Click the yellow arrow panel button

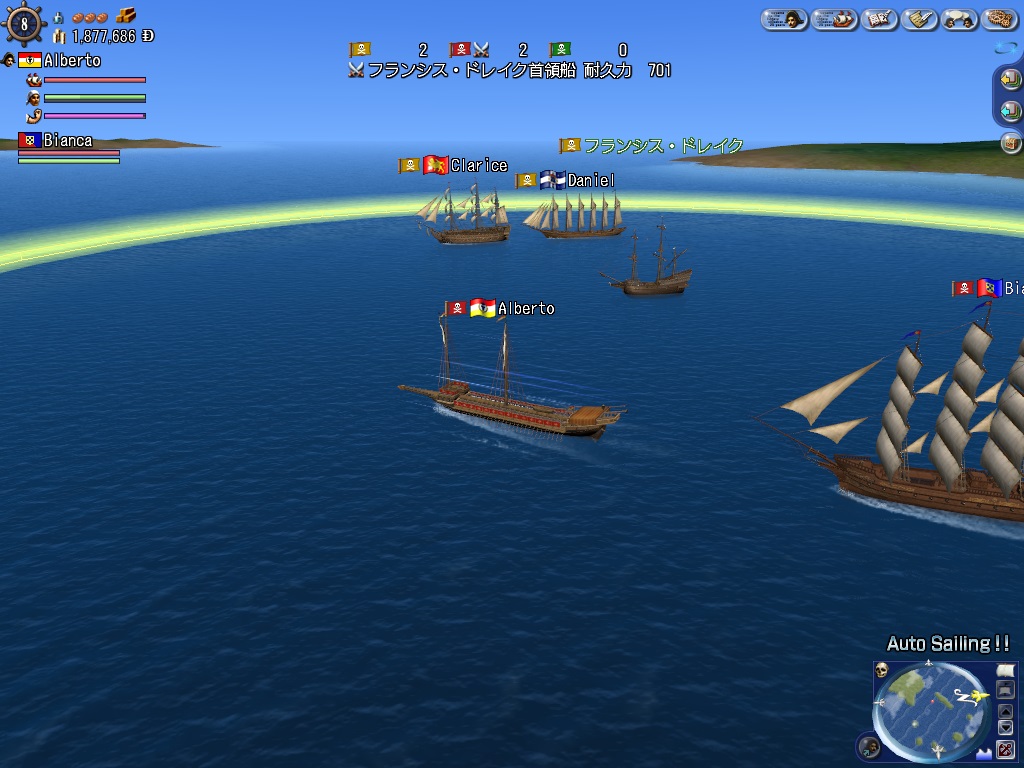tap(1010, 79)
